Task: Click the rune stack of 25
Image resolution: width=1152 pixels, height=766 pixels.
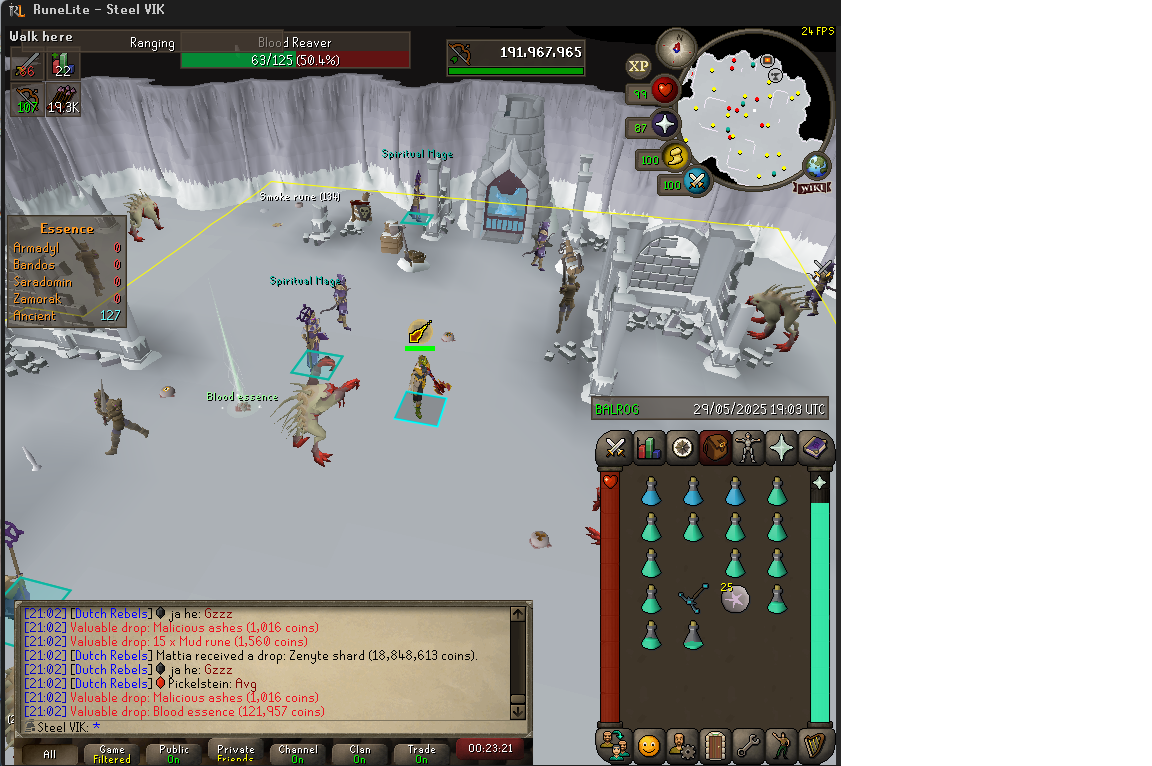Action: click(x=735, y=599)
